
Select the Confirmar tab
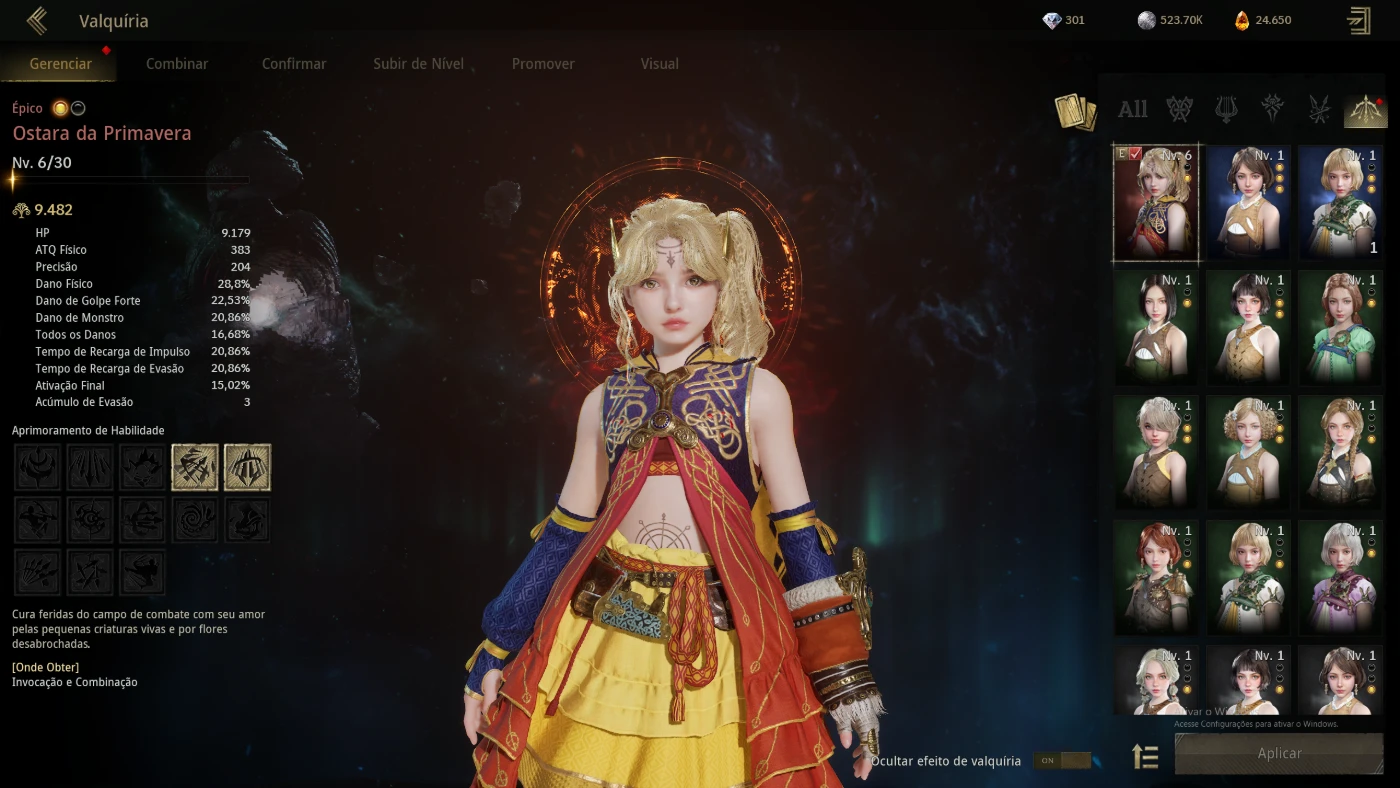coord(294,63)
